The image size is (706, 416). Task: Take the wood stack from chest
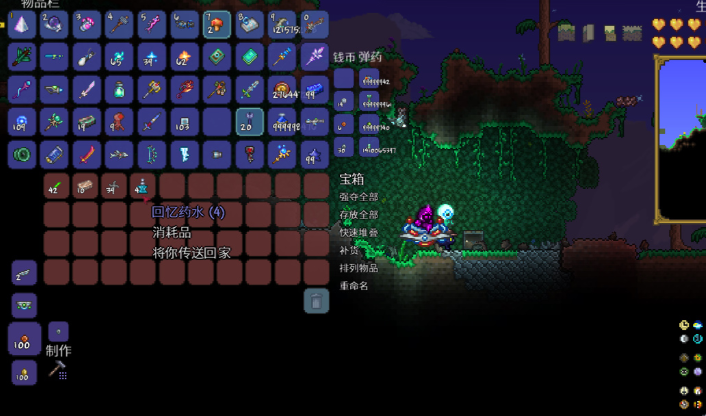click(85, 186)
